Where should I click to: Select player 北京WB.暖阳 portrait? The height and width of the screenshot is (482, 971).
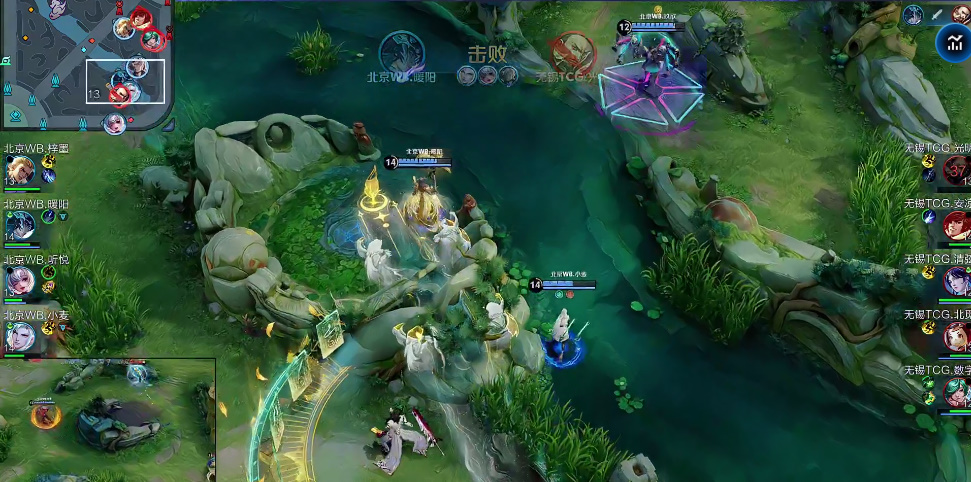pos(19,225)
